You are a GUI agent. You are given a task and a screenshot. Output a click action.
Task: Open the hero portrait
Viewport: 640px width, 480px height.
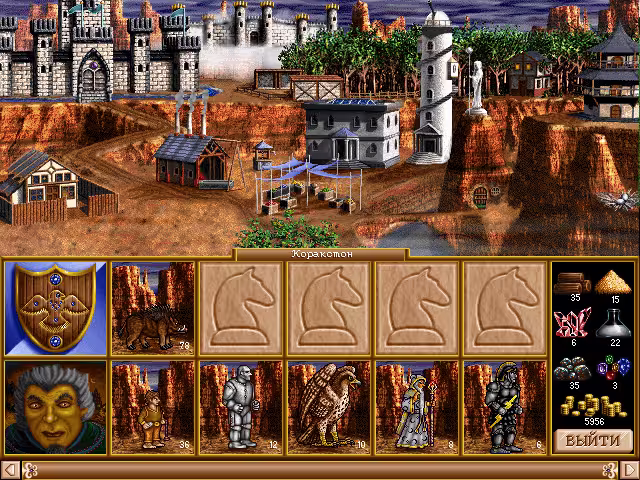point(55,407)
